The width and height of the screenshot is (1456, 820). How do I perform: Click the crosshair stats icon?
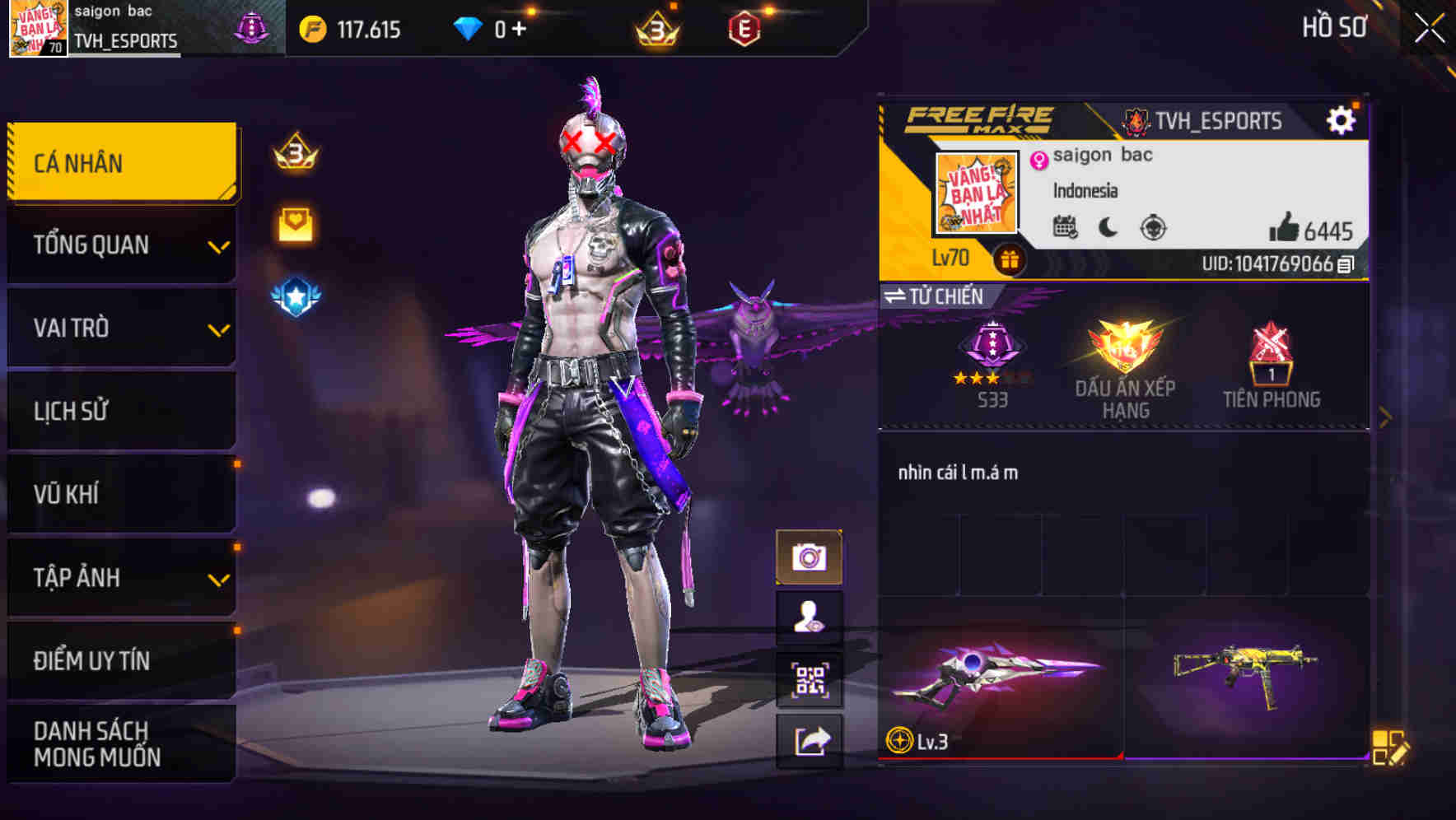tap(1155, 230)
